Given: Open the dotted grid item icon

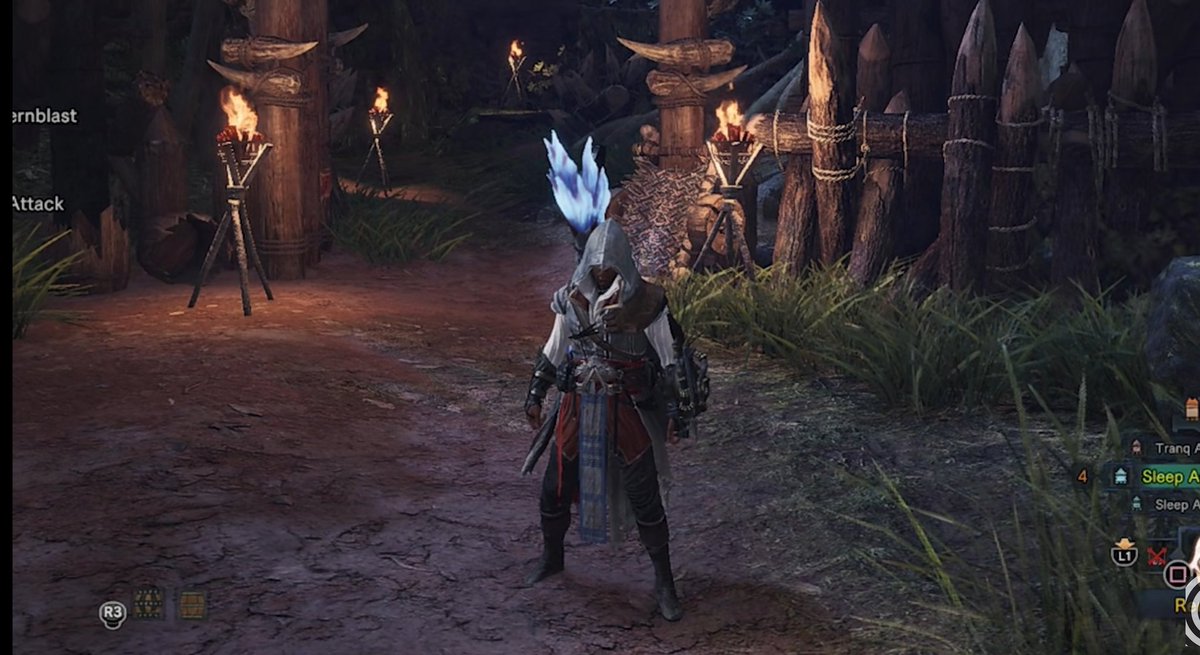Looking at the screenshot, I should [149, 603].
